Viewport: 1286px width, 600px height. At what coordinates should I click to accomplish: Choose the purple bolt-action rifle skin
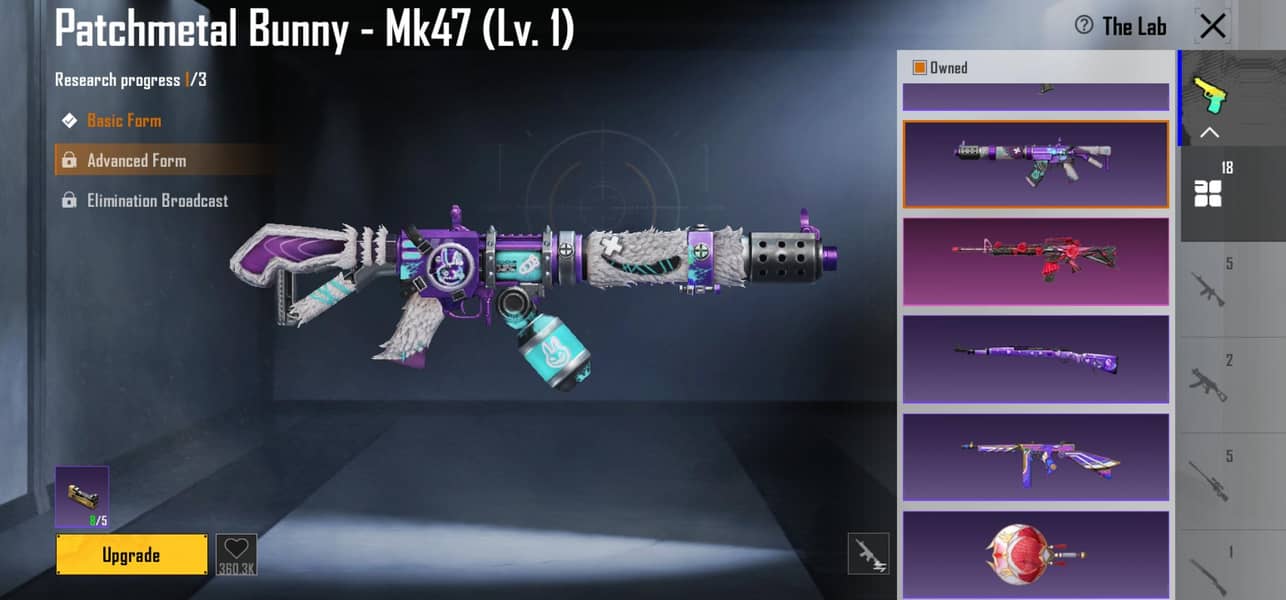[1035, 359]
